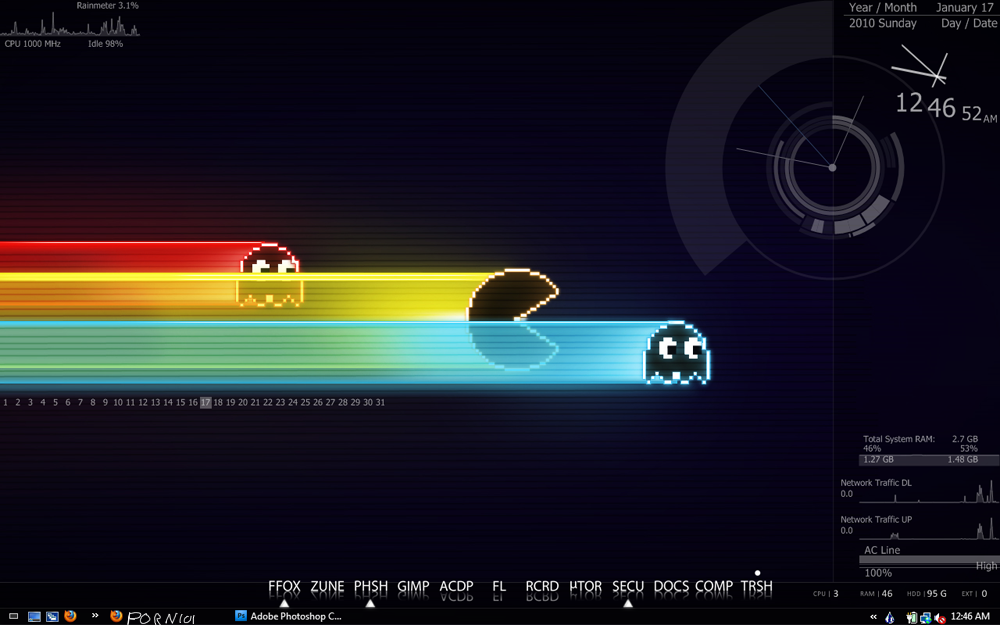Open the DOCS folder shortcut

(671, 587)
